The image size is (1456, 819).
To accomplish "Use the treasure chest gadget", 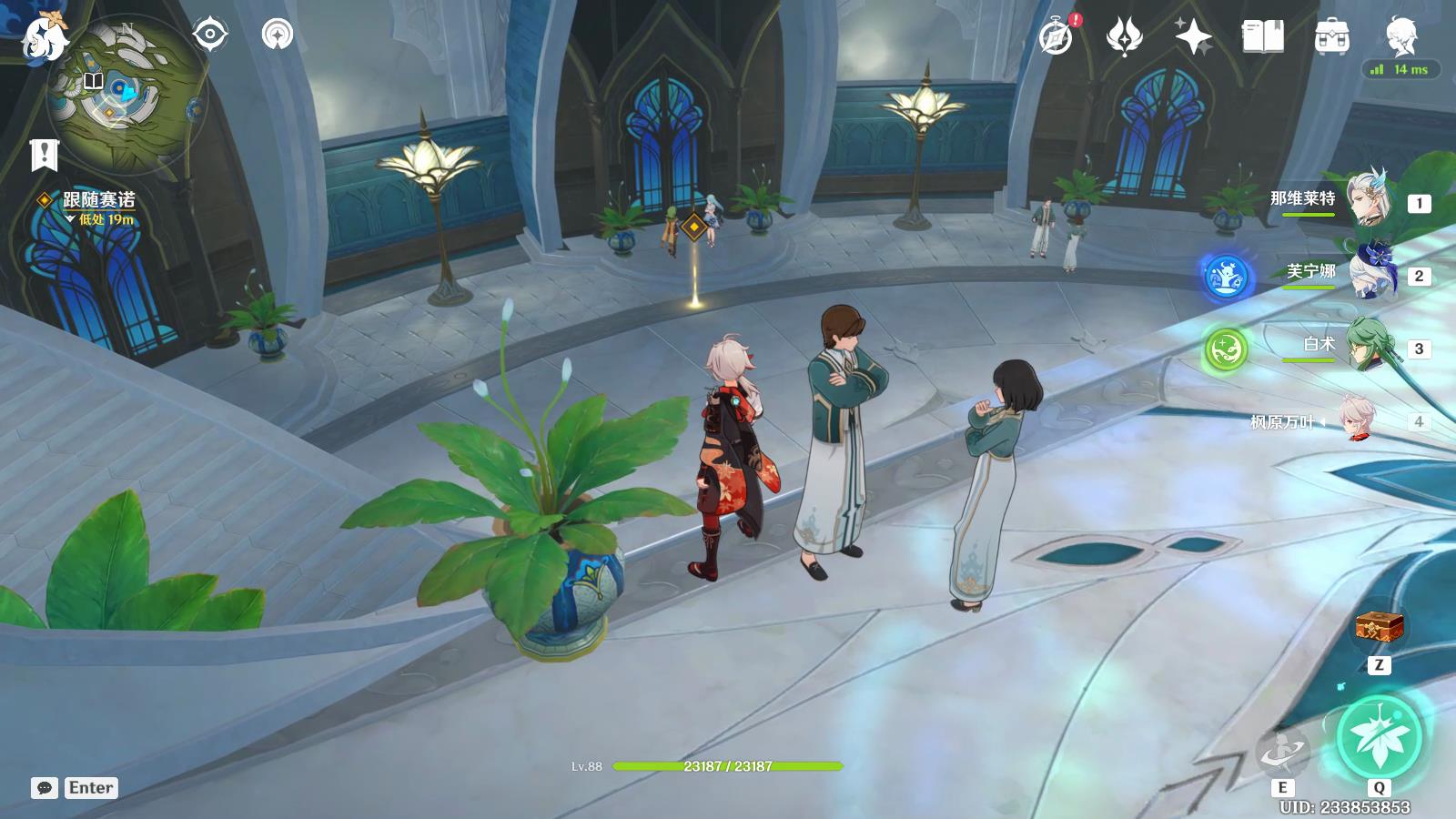I will tap(1379, 628).
